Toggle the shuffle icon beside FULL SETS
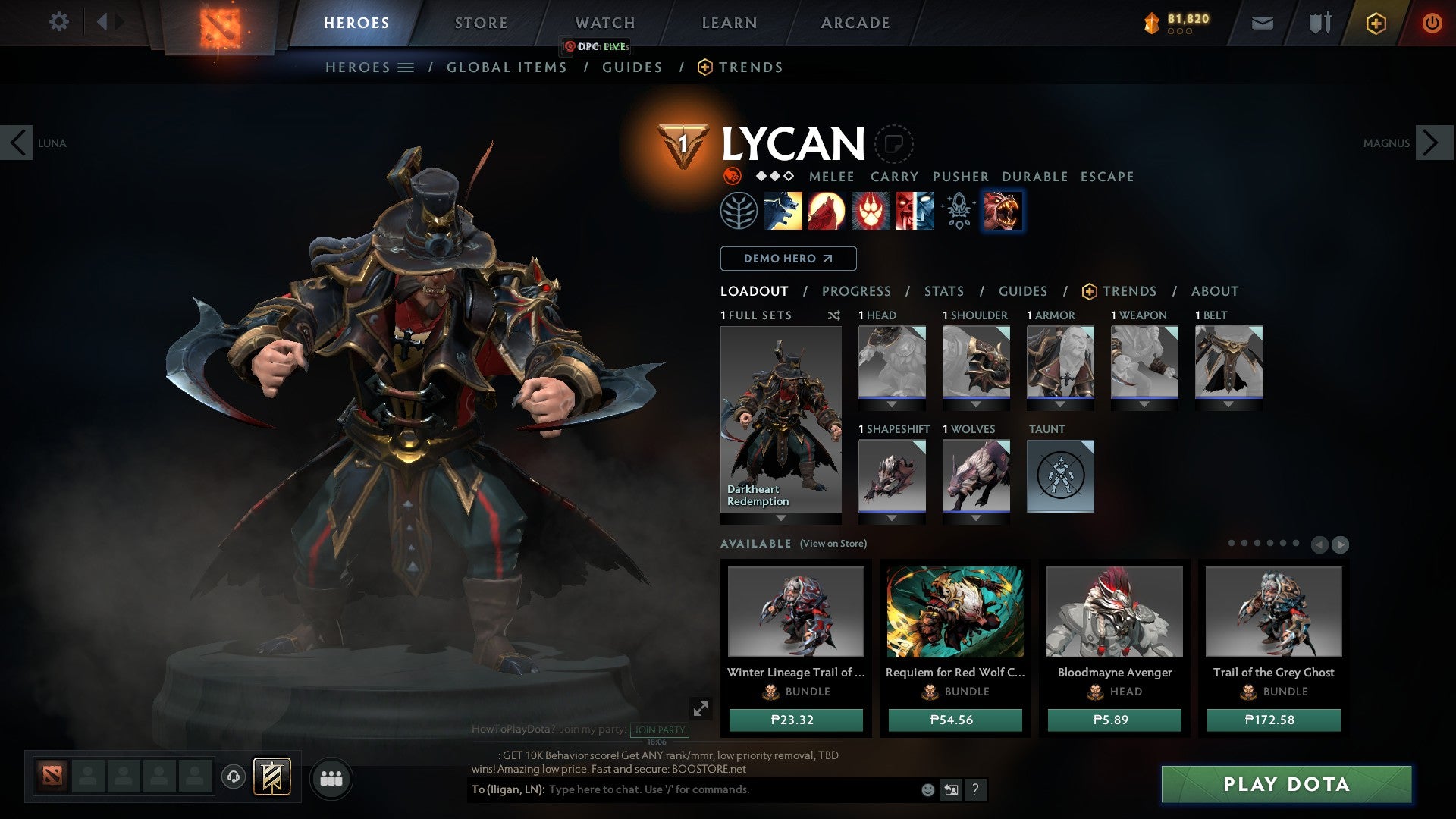1456x819 pixels. (x=836, y=315)
